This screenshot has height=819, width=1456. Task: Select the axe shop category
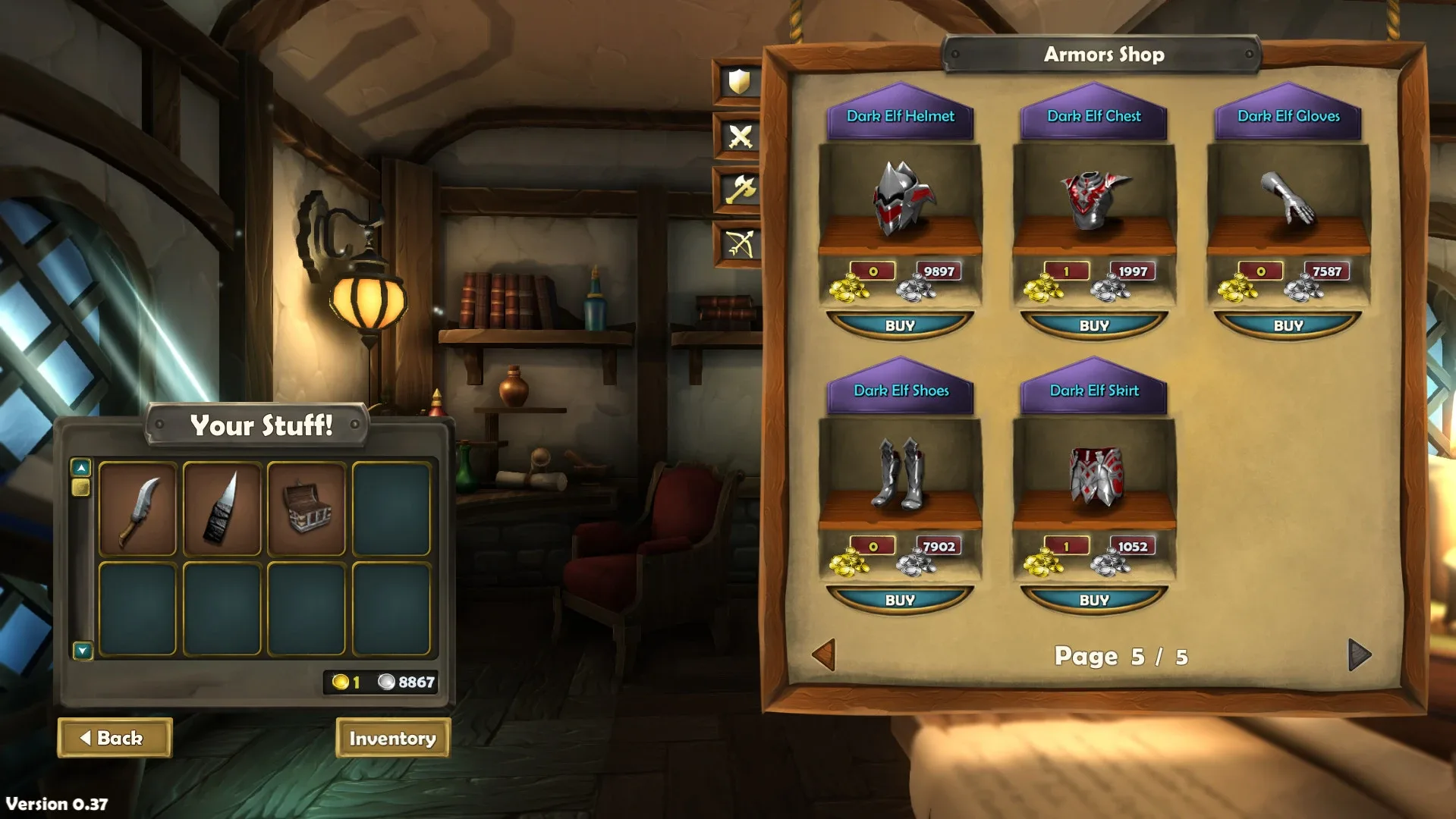(x=740, y=190)
